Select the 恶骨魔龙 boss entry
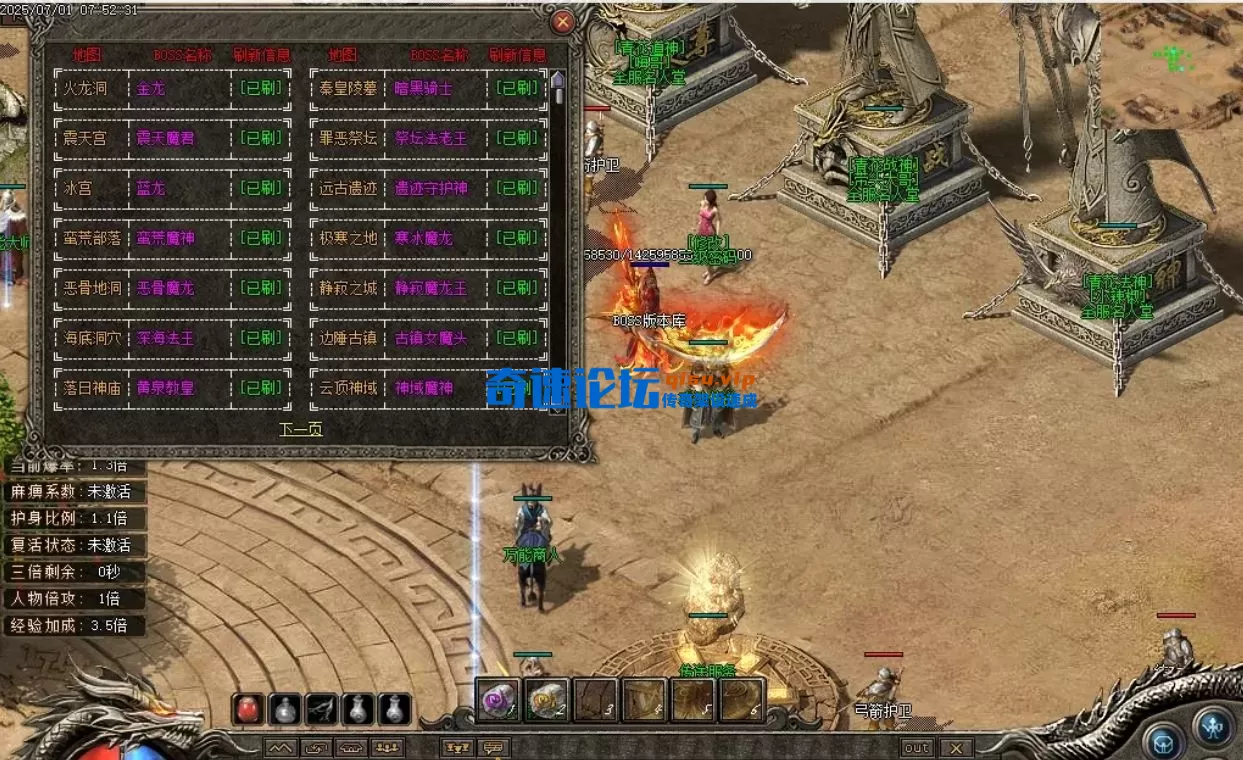Image resolution: width=1243 pixels, height=760 pixels. pos(166,288)
